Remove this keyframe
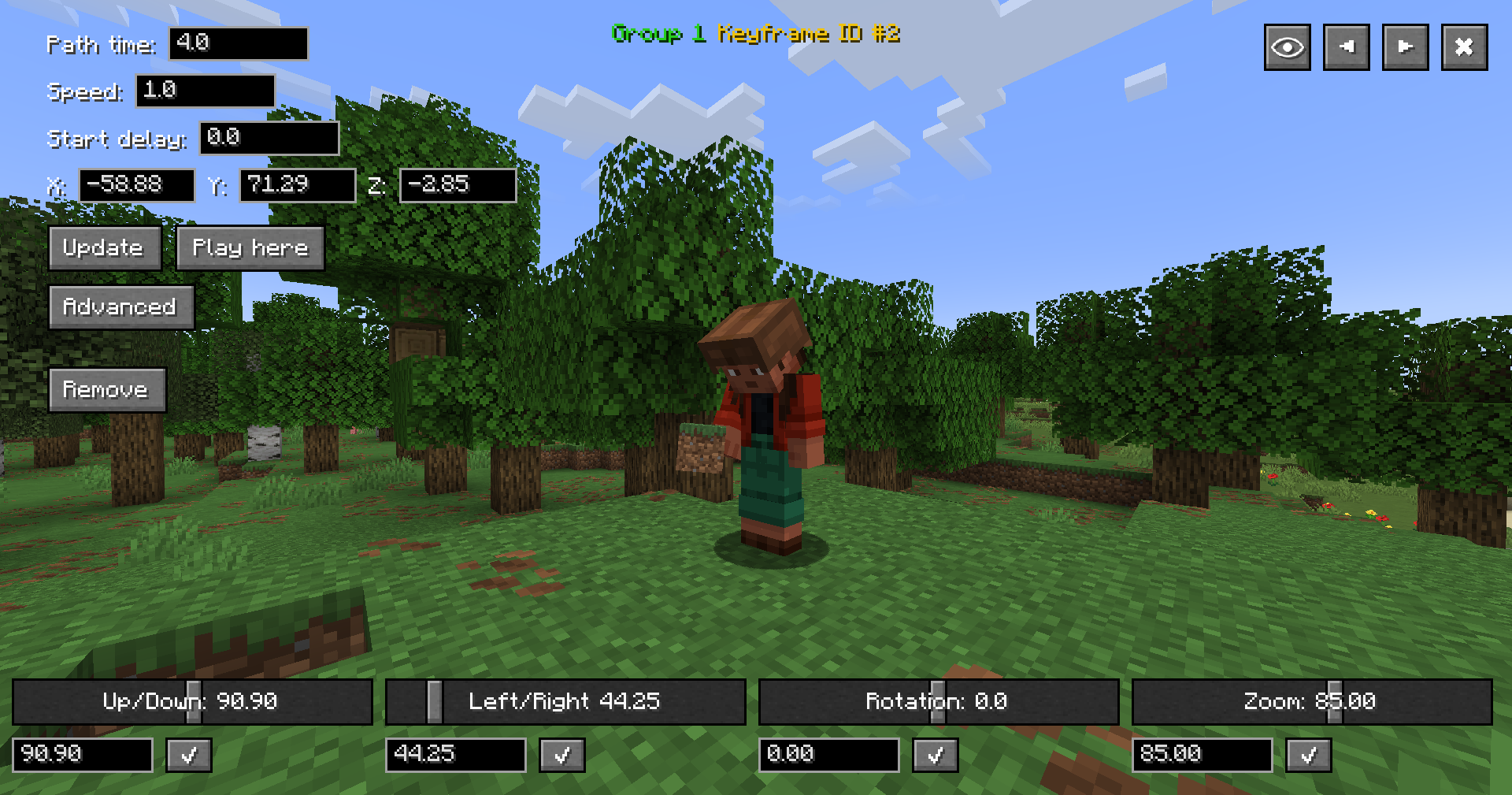 click(x=107, y=389)
